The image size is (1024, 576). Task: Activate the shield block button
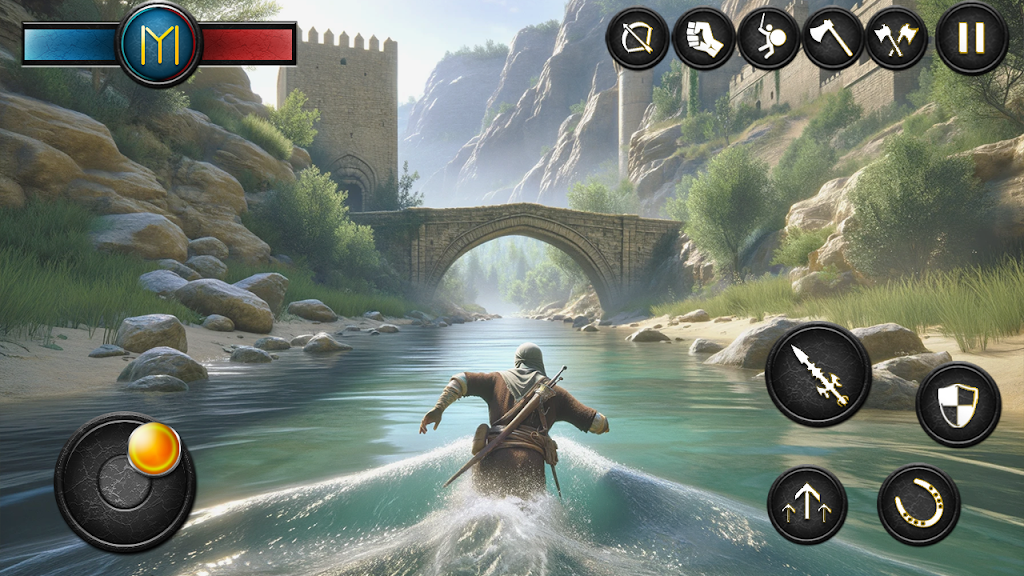(x=958, y=404)
